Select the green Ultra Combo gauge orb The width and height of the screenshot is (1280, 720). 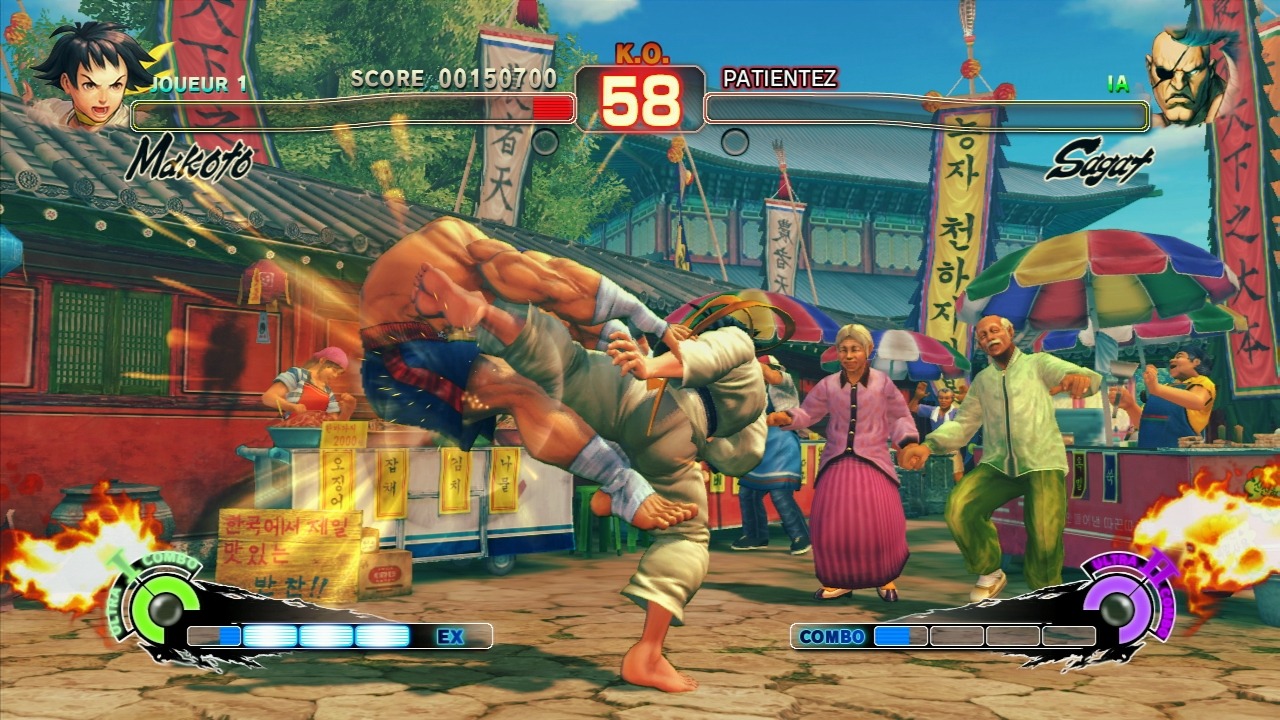(158, 606)
